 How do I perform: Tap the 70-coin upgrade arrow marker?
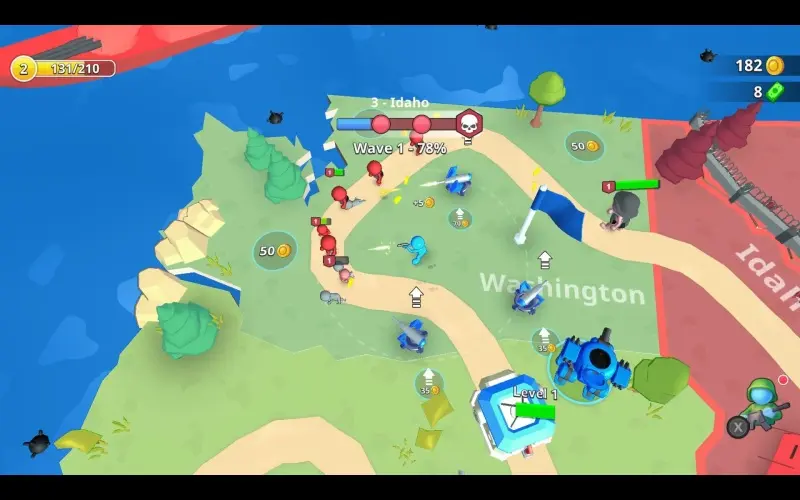point(459,217)
